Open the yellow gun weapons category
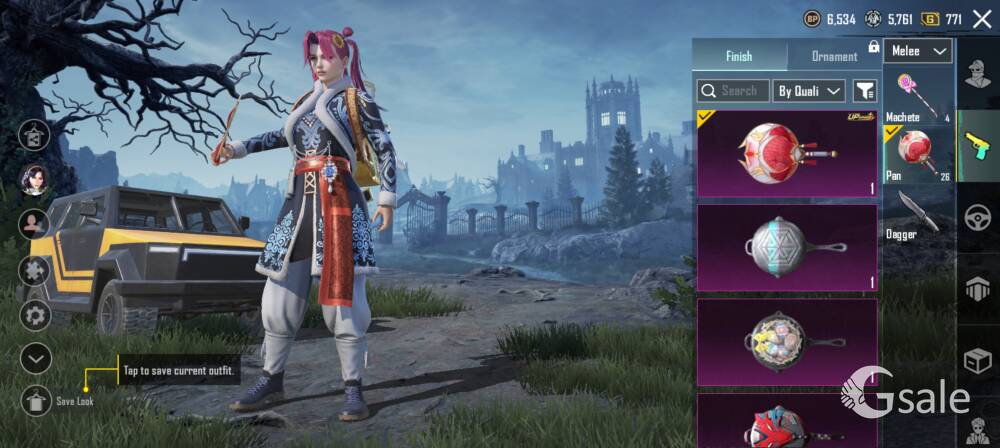This screenshot has width=1000, height=448. coord(978,146)
